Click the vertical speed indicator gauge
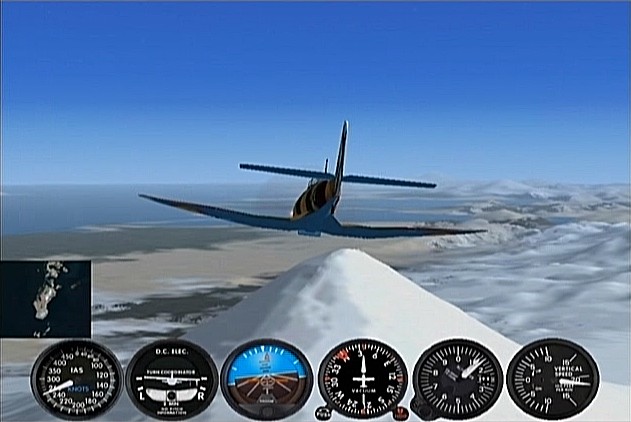The image size is (631, 422). pos(552,379)
